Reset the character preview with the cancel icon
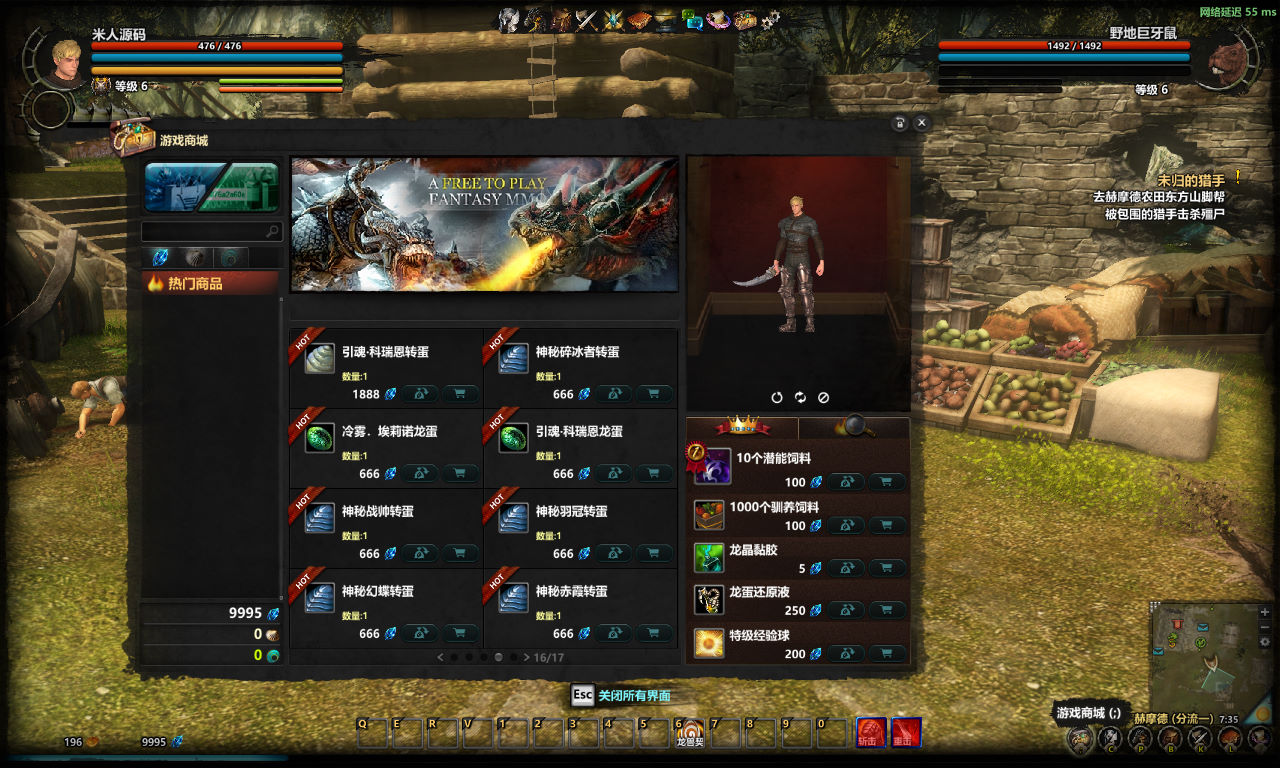The image size is (1280, 768). (823, 397)
